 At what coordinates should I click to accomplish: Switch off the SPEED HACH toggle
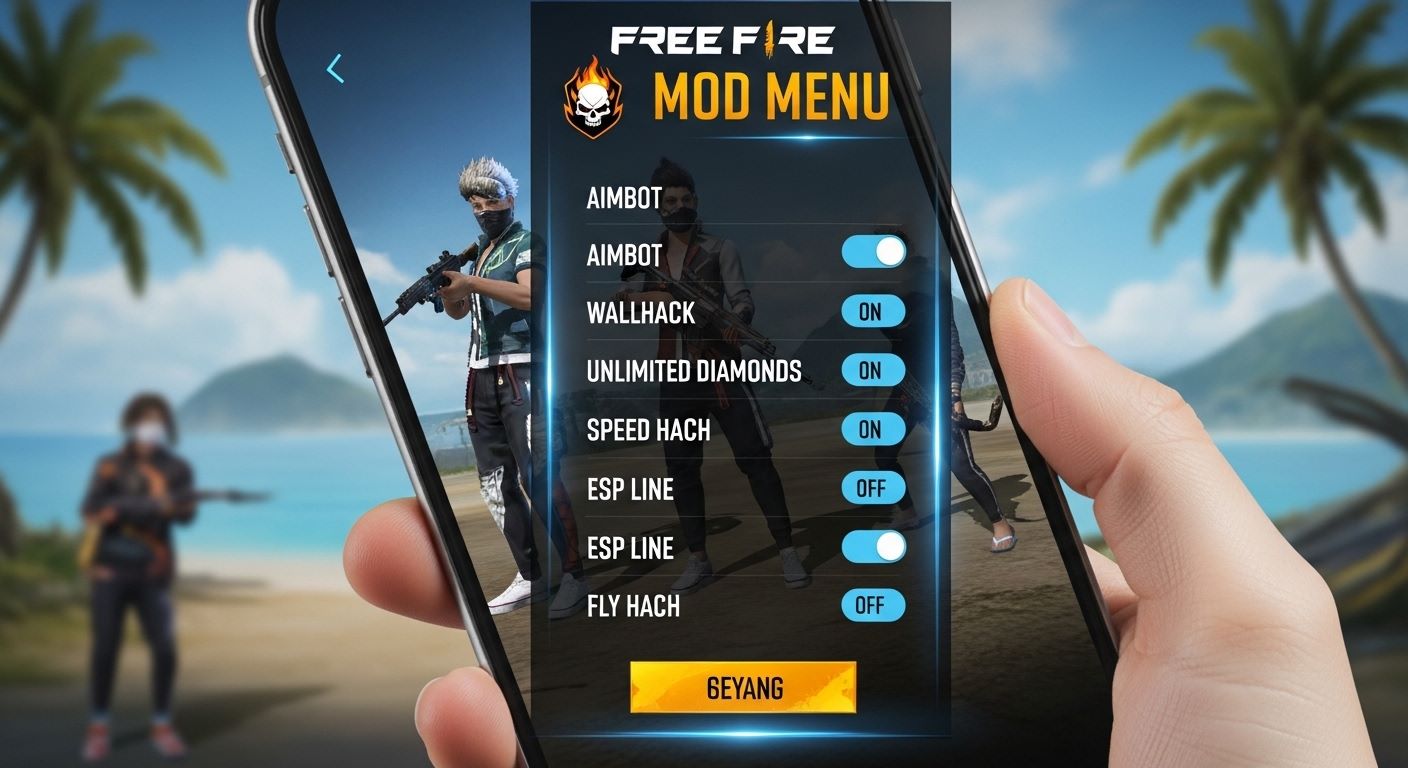tap(873, 429)
